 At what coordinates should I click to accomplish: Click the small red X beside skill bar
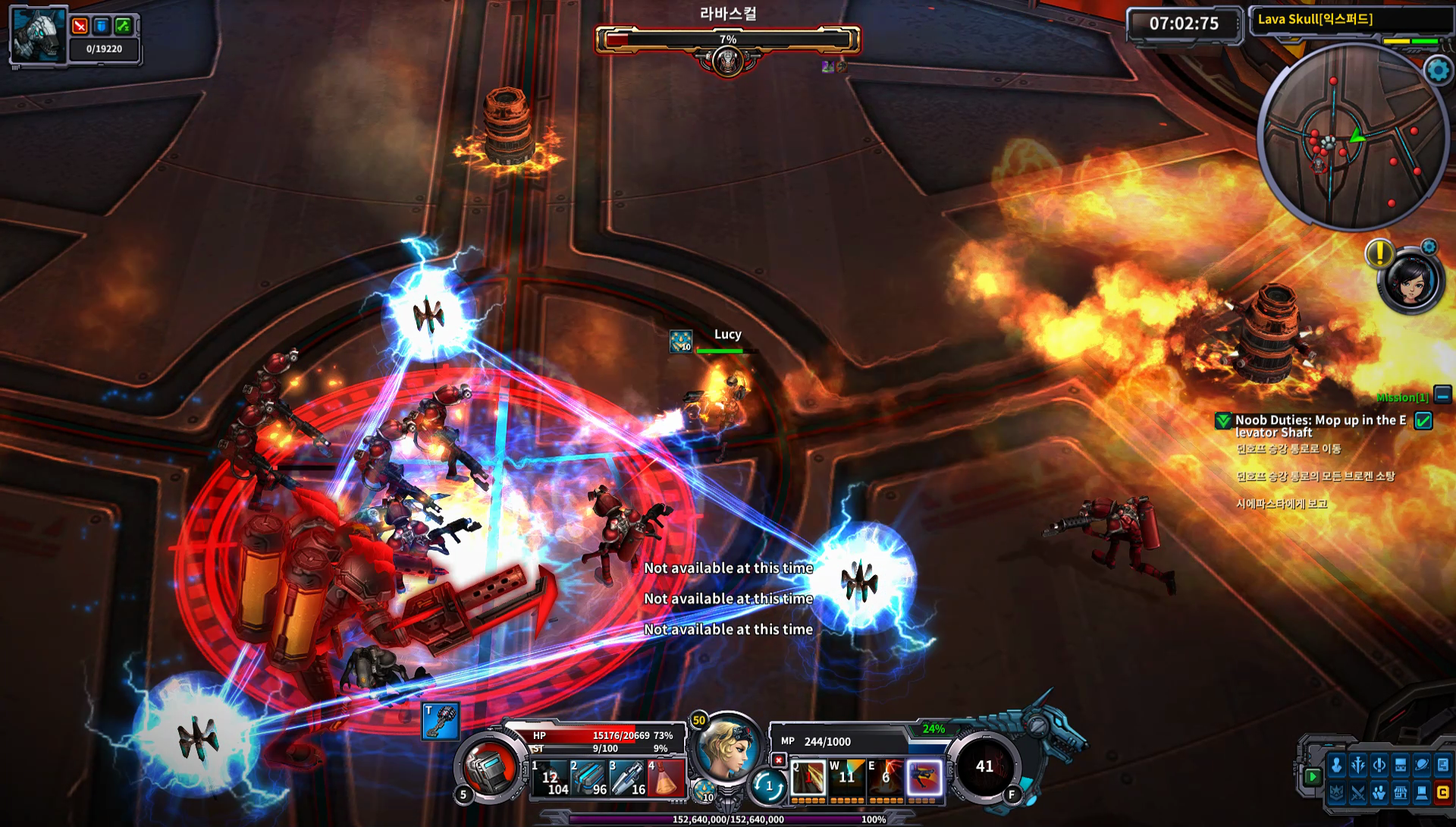tap(778, 760)
